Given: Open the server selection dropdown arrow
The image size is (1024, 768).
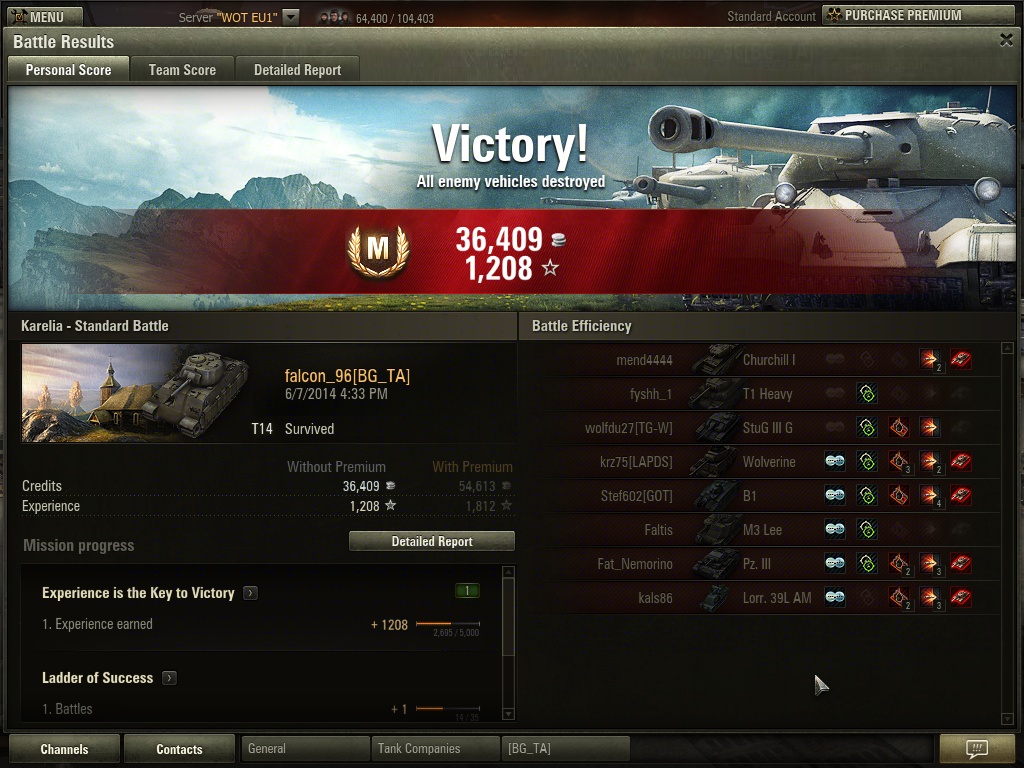Looking at the screenshot, I should (x=290, y=17).
